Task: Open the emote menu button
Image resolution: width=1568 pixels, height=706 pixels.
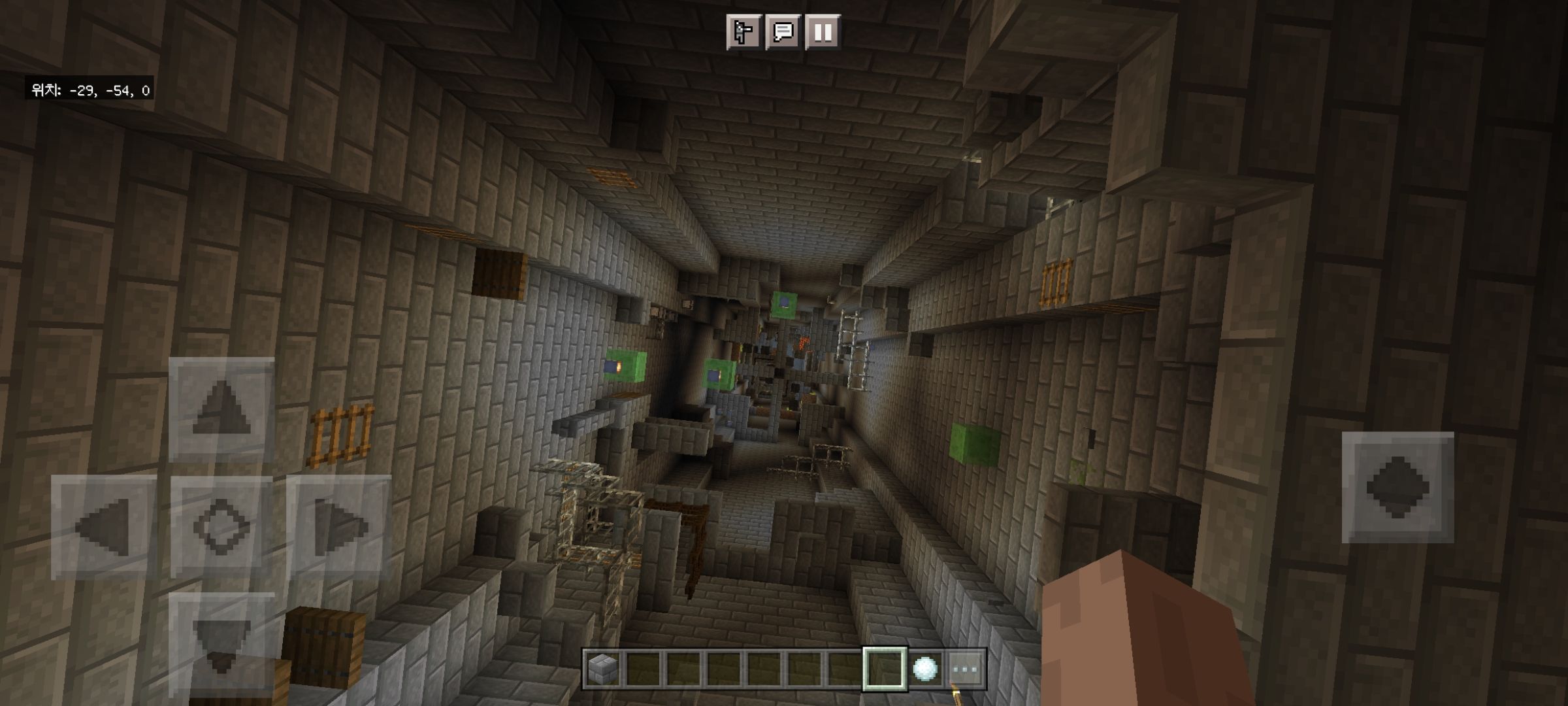Action: 743,32
